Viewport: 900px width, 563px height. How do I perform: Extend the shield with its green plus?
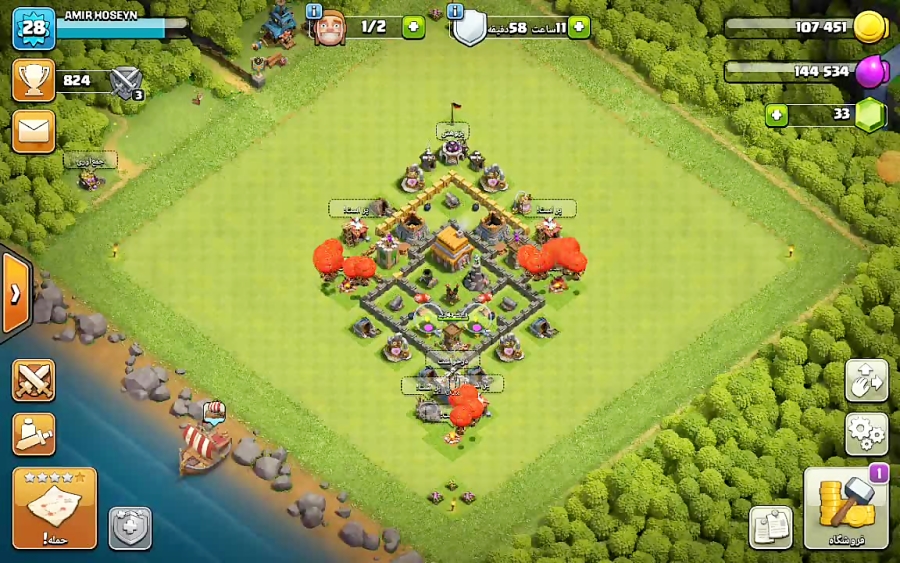click(579, 27)
